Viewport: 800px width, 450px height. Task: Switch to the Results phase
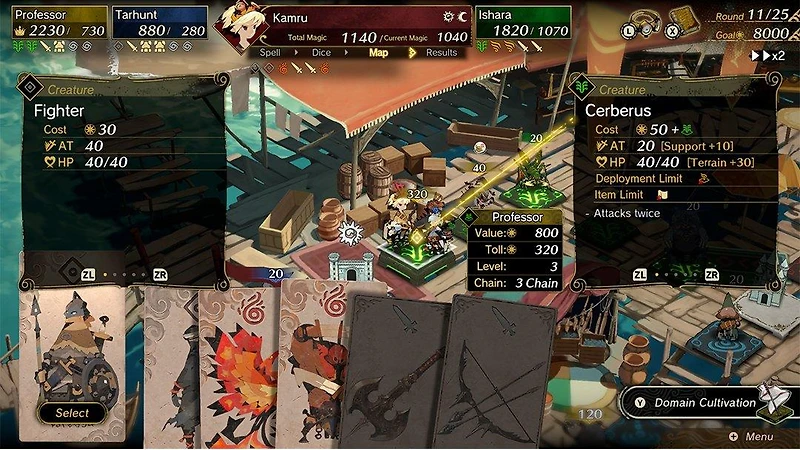pyautogui.click(x=441, y=52)
